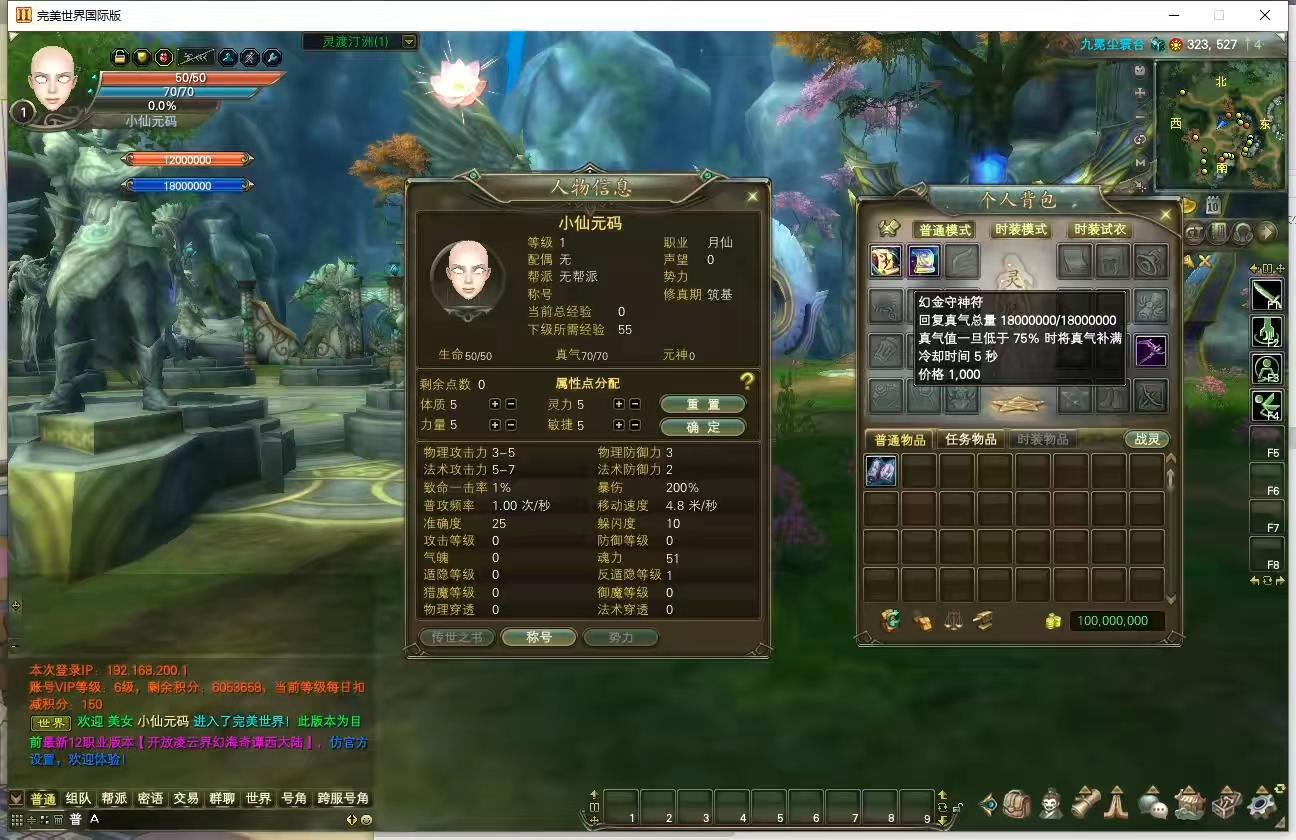Click the auto-sort icon in the bag panel
The image size is (1296, 840).
pyautogui.click(x=890, y=620)
